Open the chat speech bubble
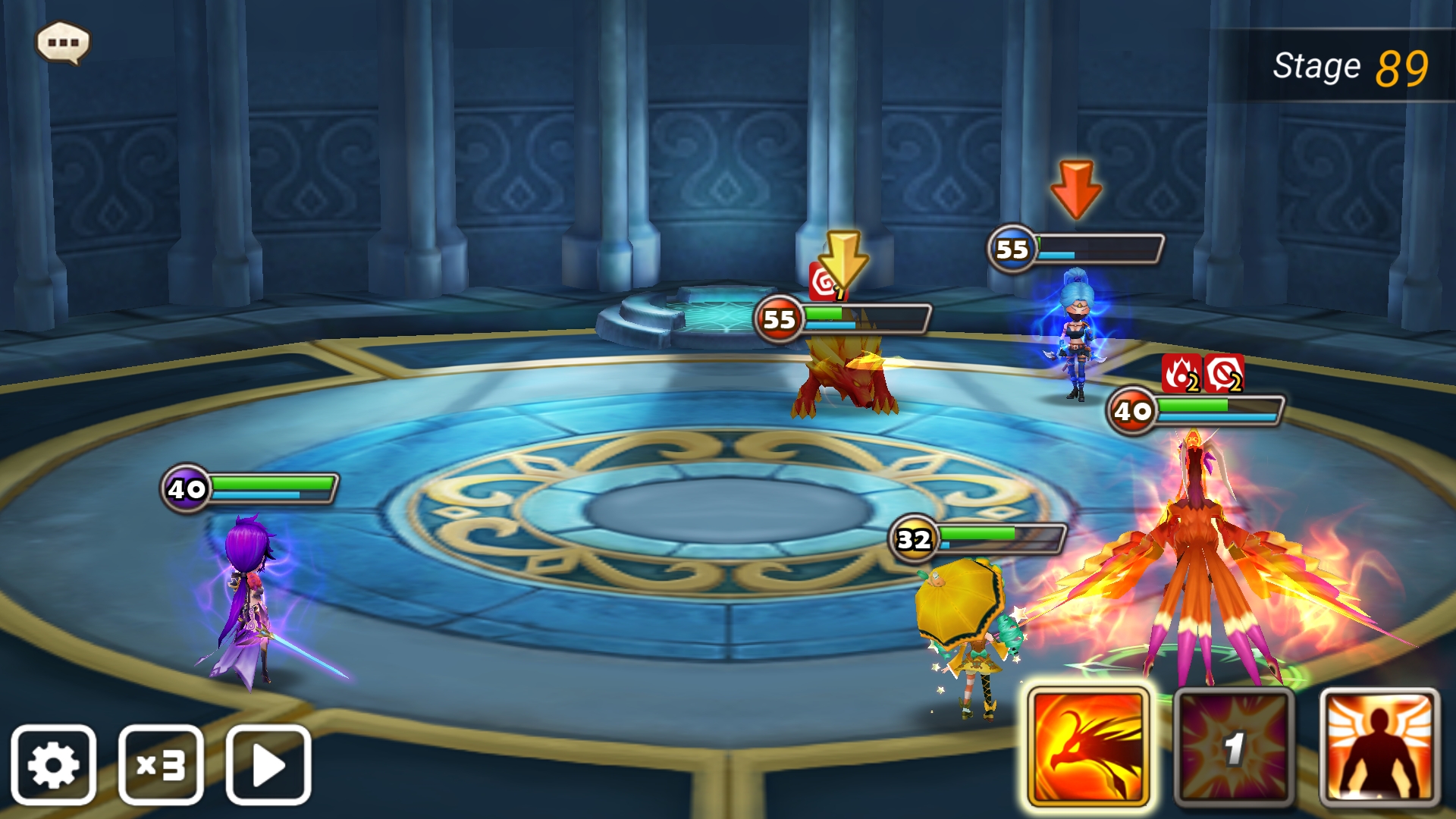Viewport: 1456px width, 819px height. click(63, 42)
